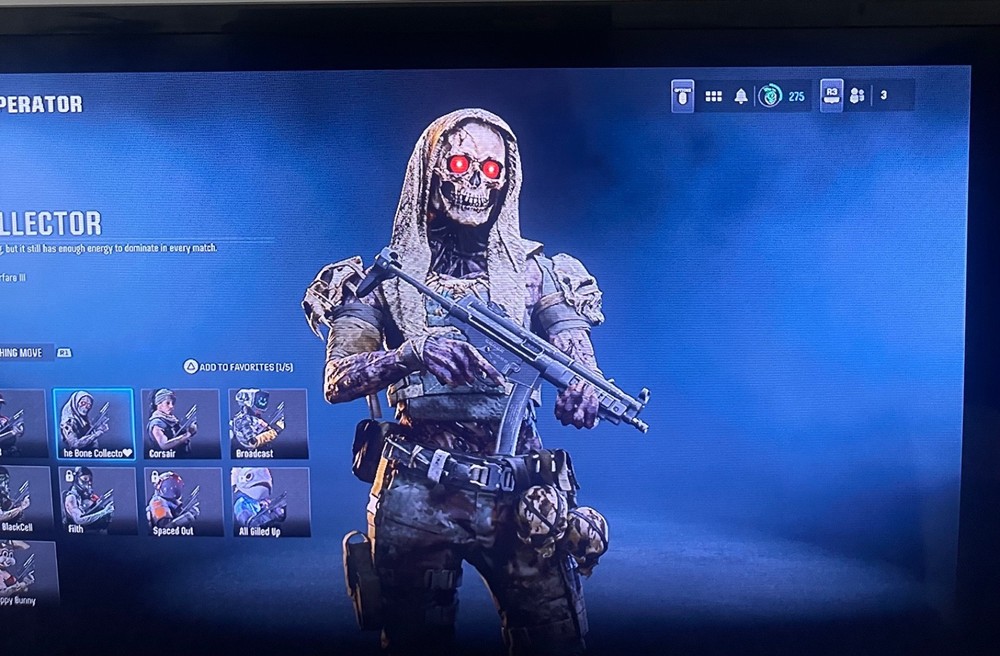The image size is (1000, 656).
Task: Open the player level emblem
Action: 770,96
